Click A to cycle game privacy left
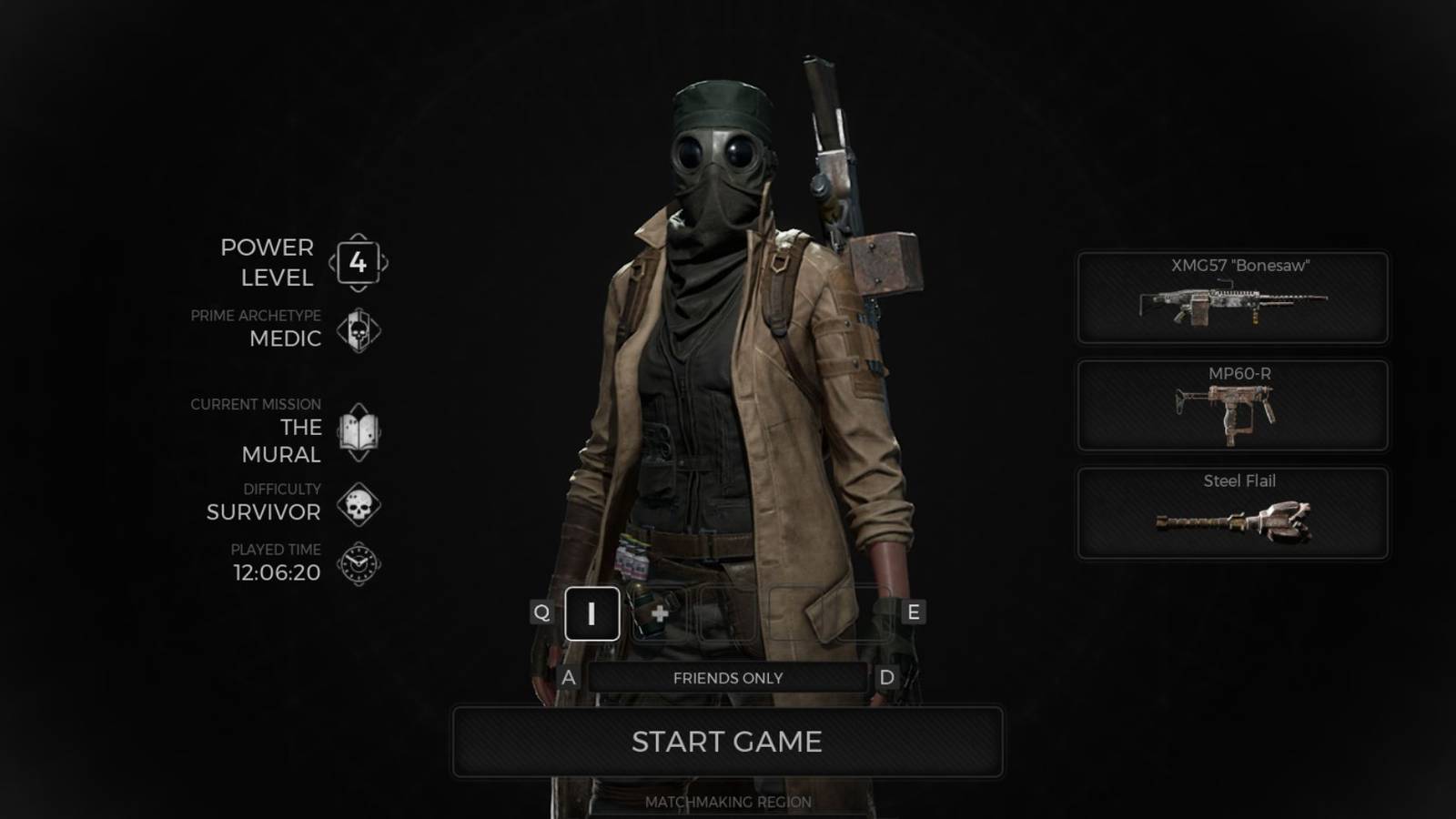1456x819 pixels. [568, 677]
